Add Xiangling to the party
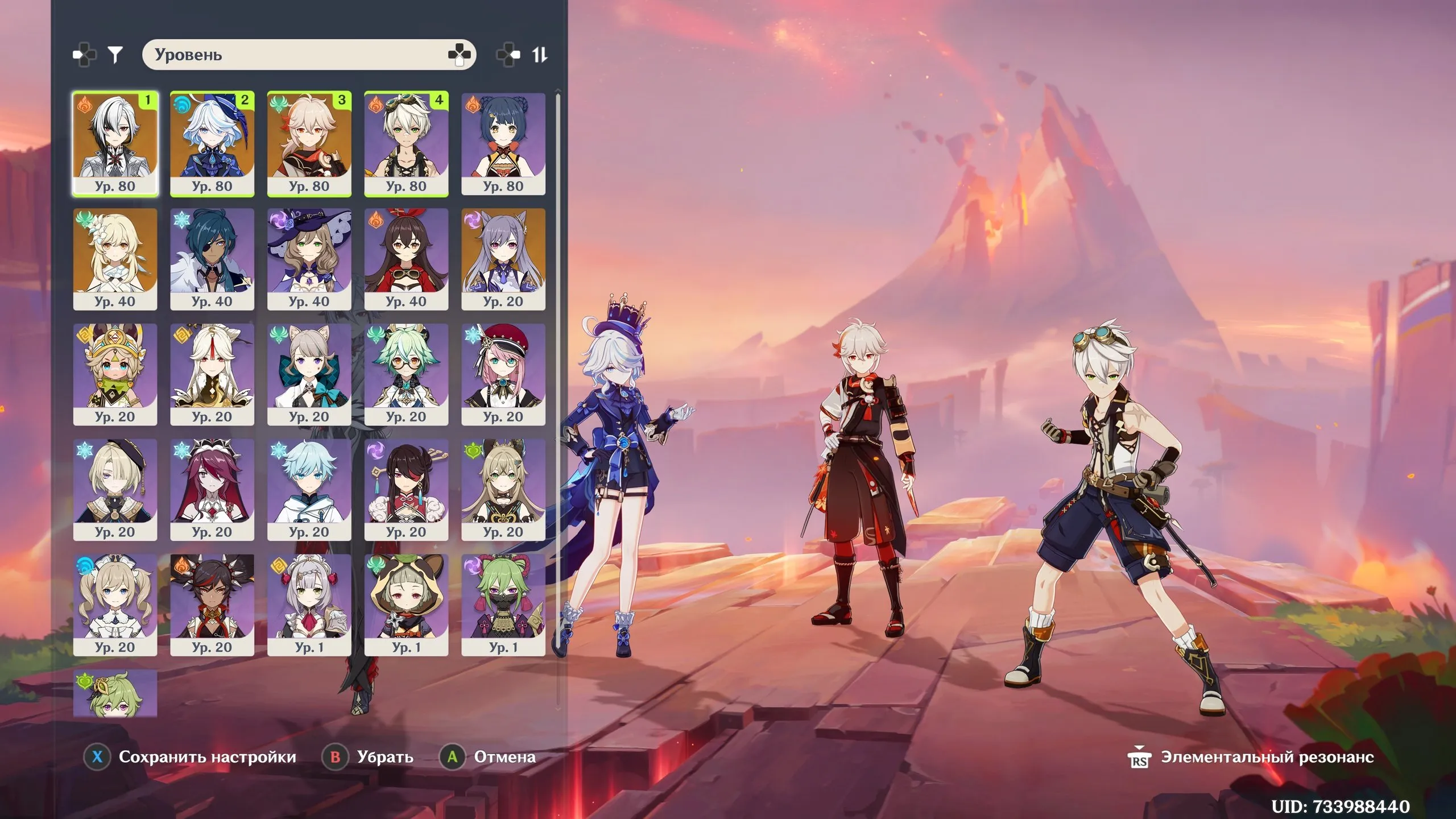Viewport: 1456px width, 819px height. click(503, 144)
